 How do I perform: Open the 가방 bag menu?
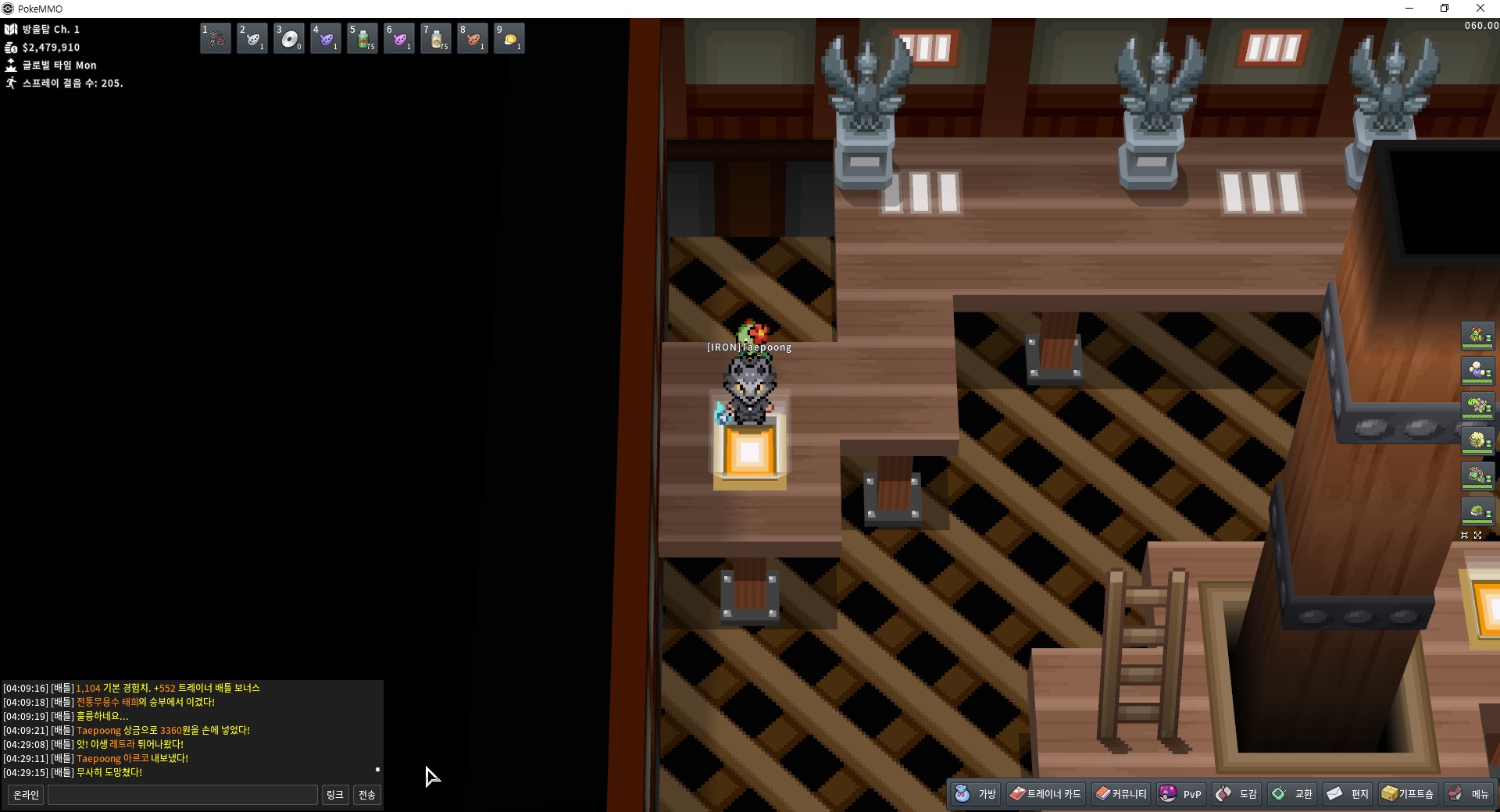977,794
